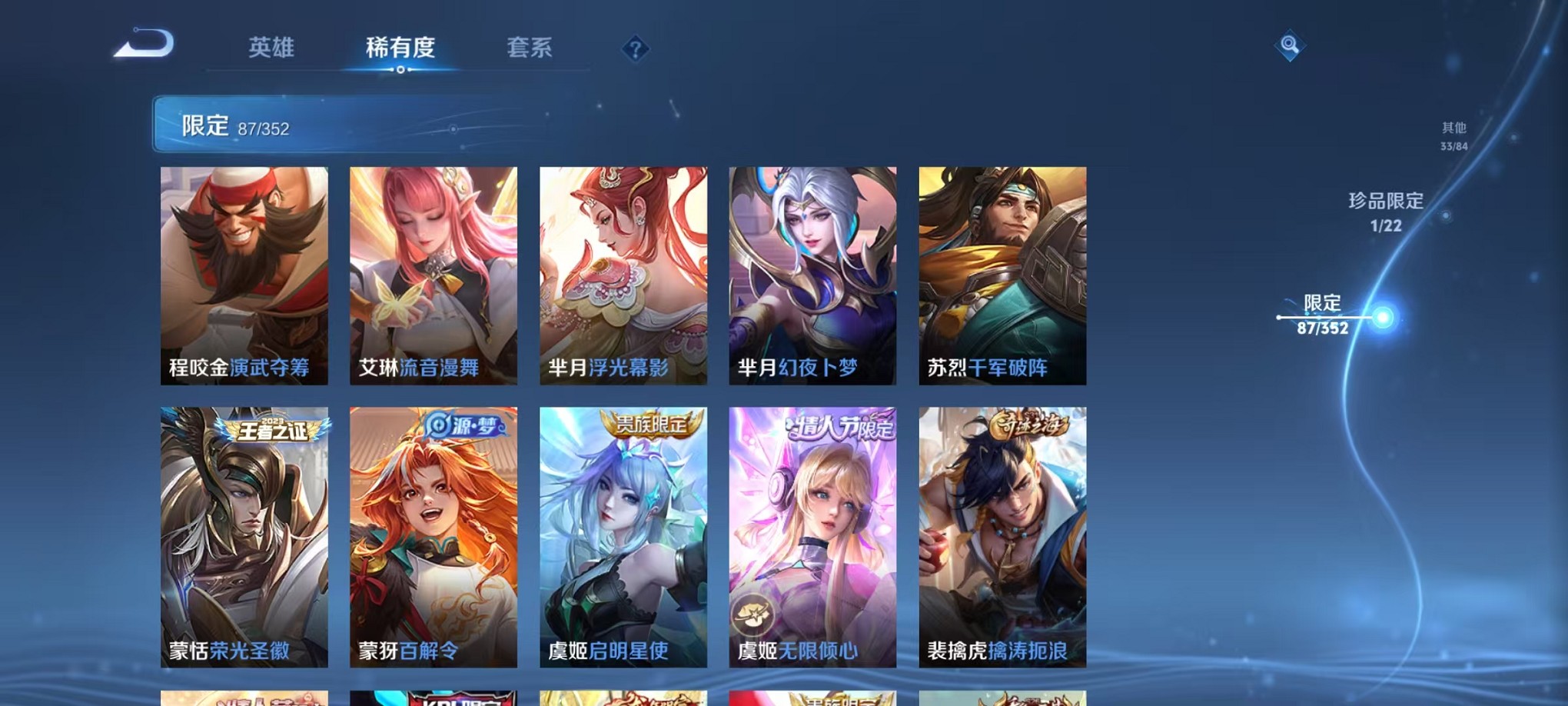Switch to the 英雄 tab
1568x706 pixels.
(271, 48)
